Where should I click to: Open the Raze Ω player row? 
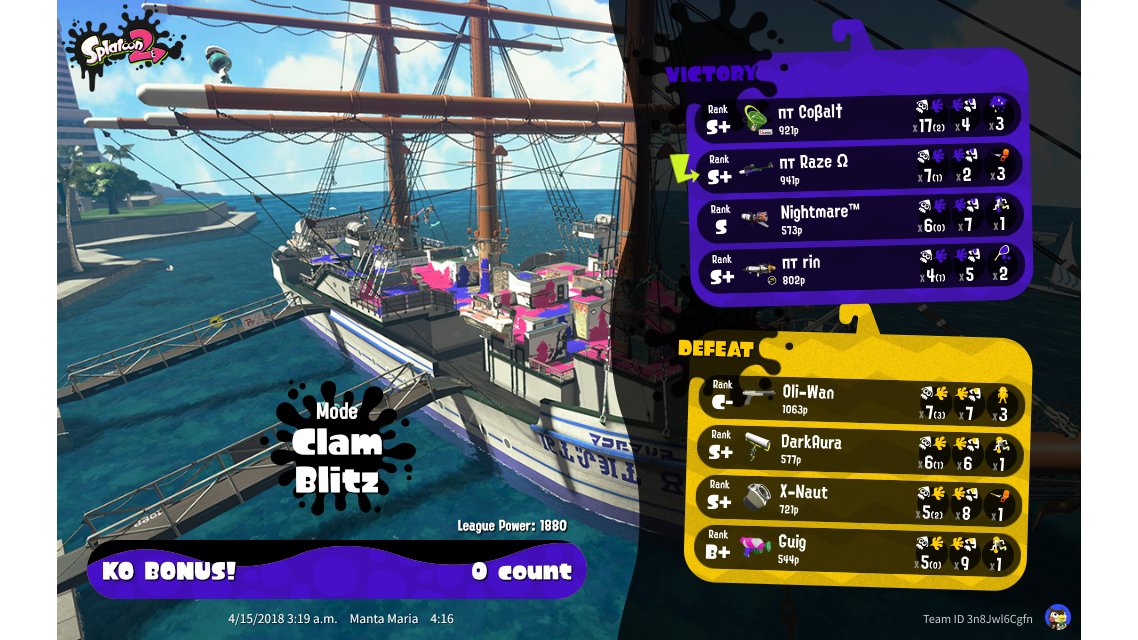pos(860,168)
